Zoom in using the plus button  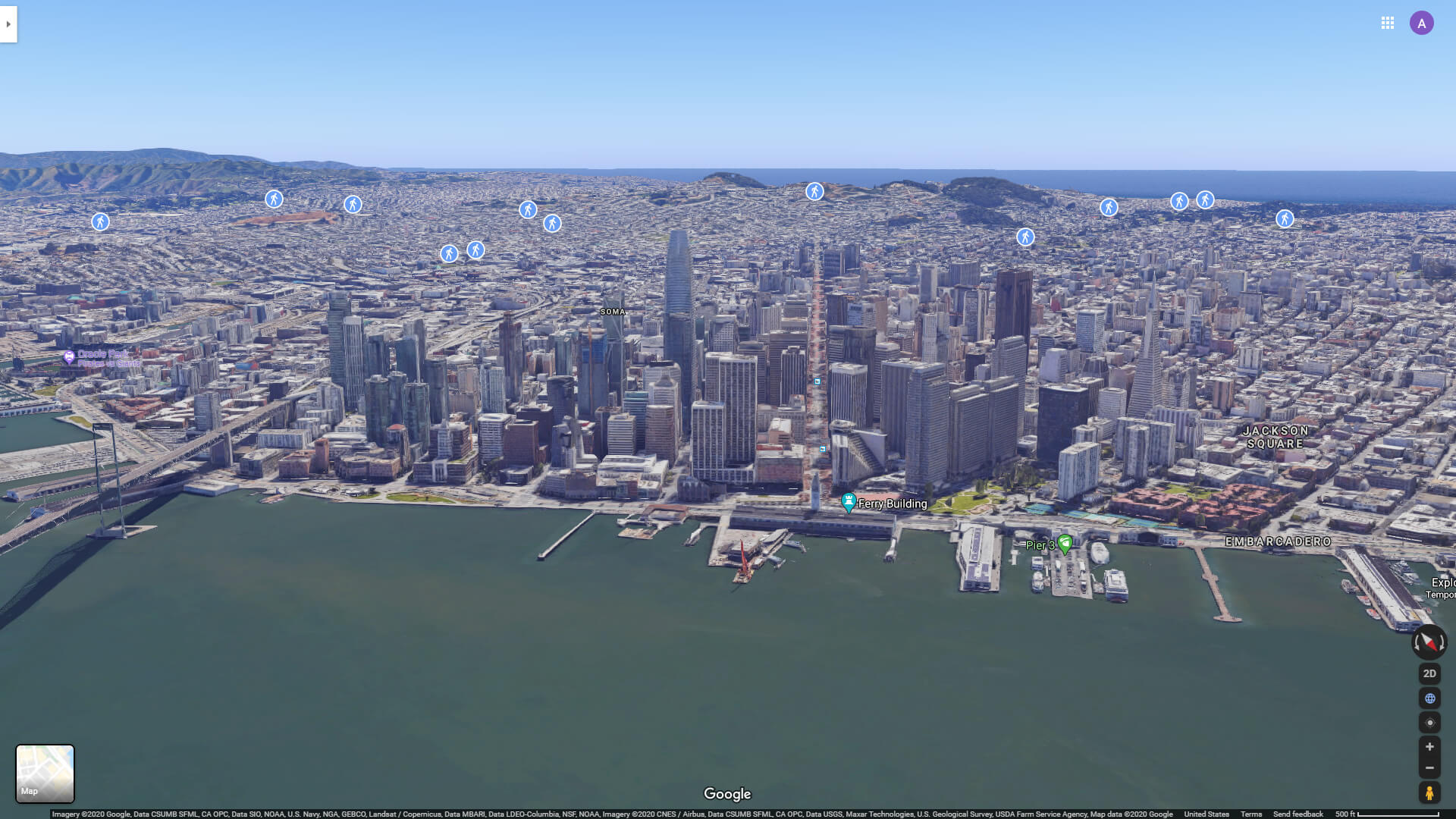point(1429,747)
